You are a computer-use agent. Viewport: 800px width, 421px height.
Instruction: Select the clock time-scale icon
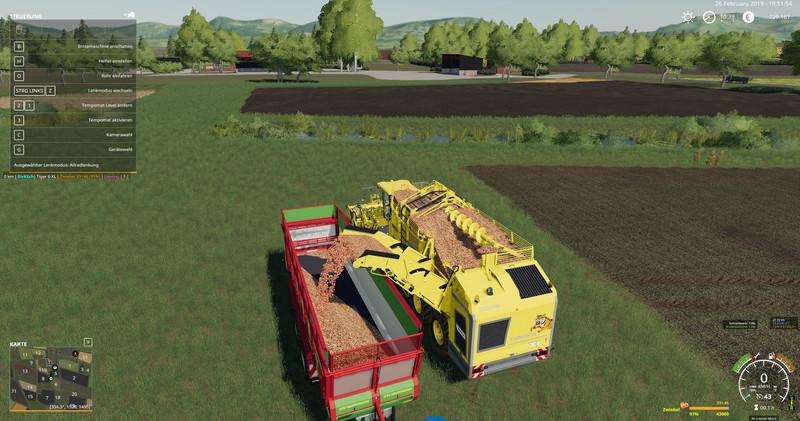[709, 17]
